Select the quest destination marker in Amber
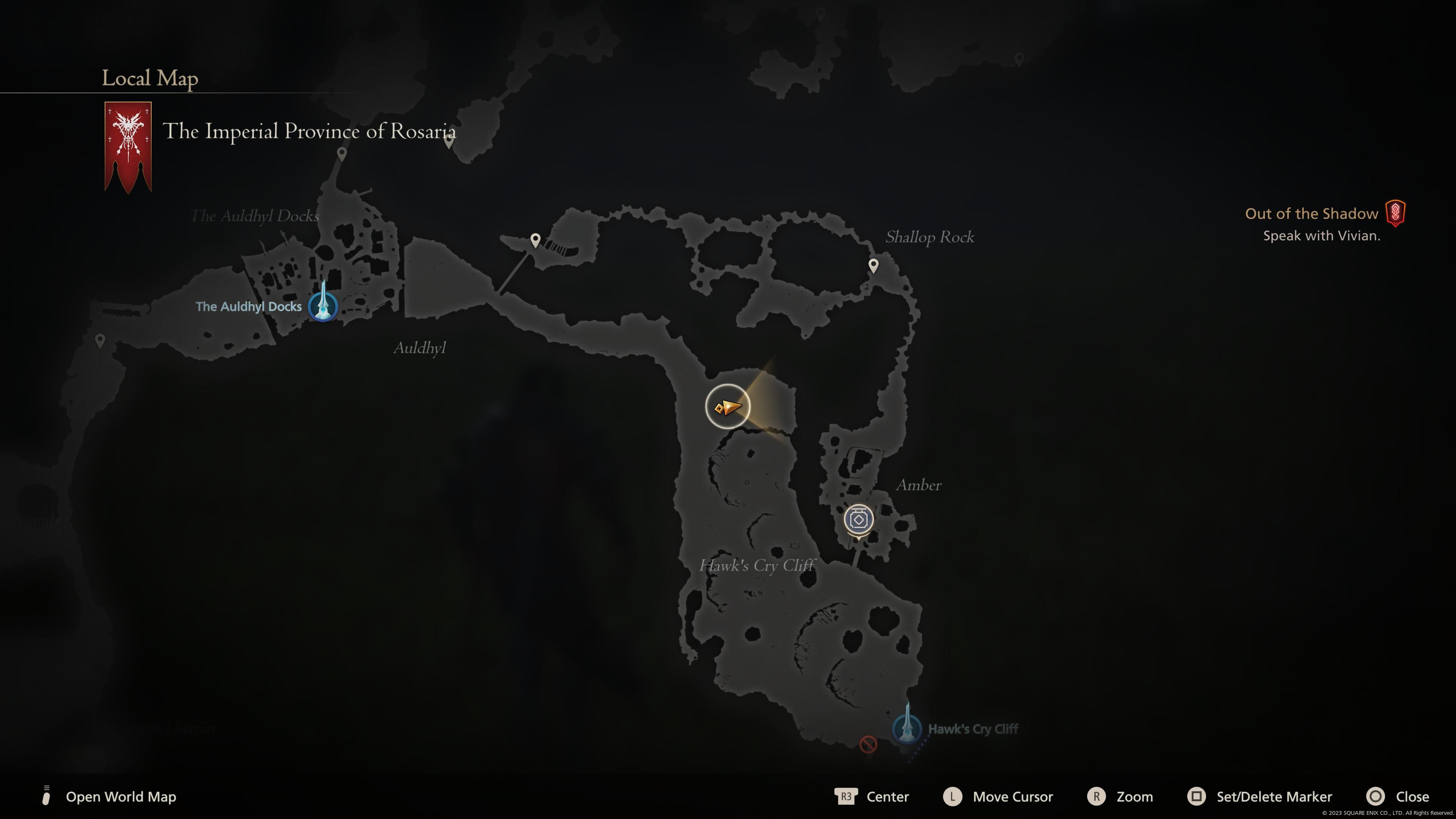Viewport: 1456px width, 819px height. (858, 519)
